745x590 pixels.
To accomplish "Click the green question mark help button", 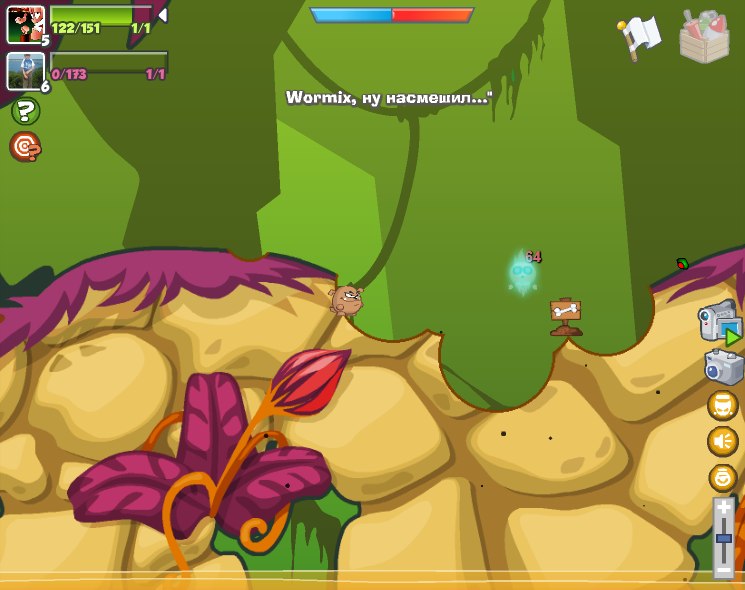I will point(25,111).
